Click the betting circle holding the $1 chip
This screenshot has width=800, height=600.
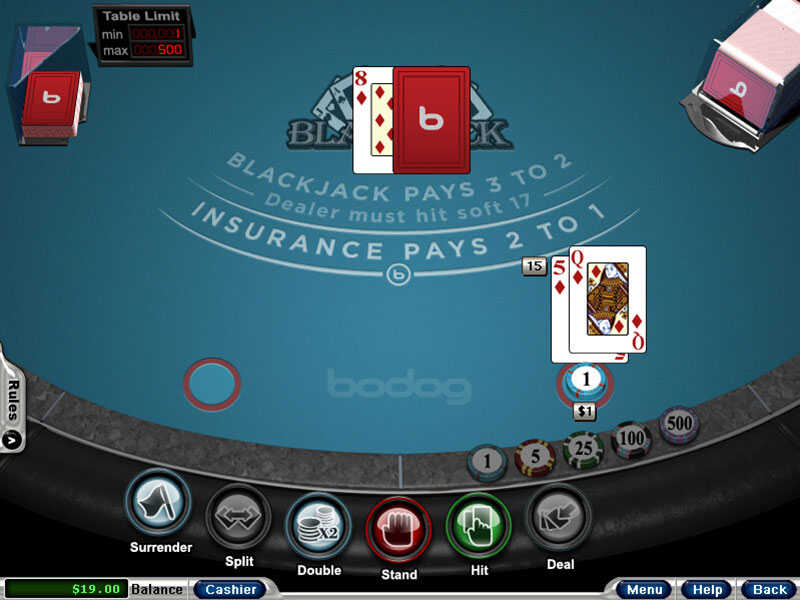[586, 380]
